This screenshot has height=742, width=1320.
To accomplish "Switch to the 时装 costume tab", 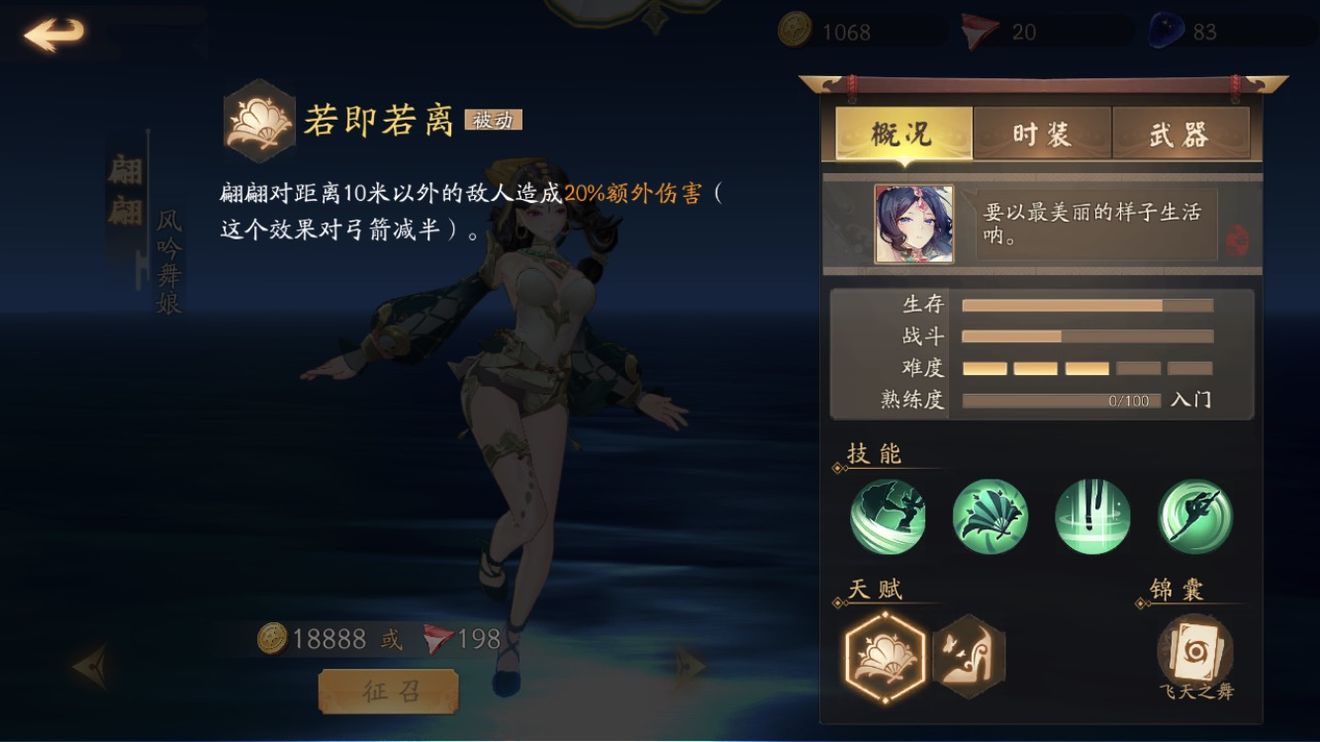I will coord(1041,134).
